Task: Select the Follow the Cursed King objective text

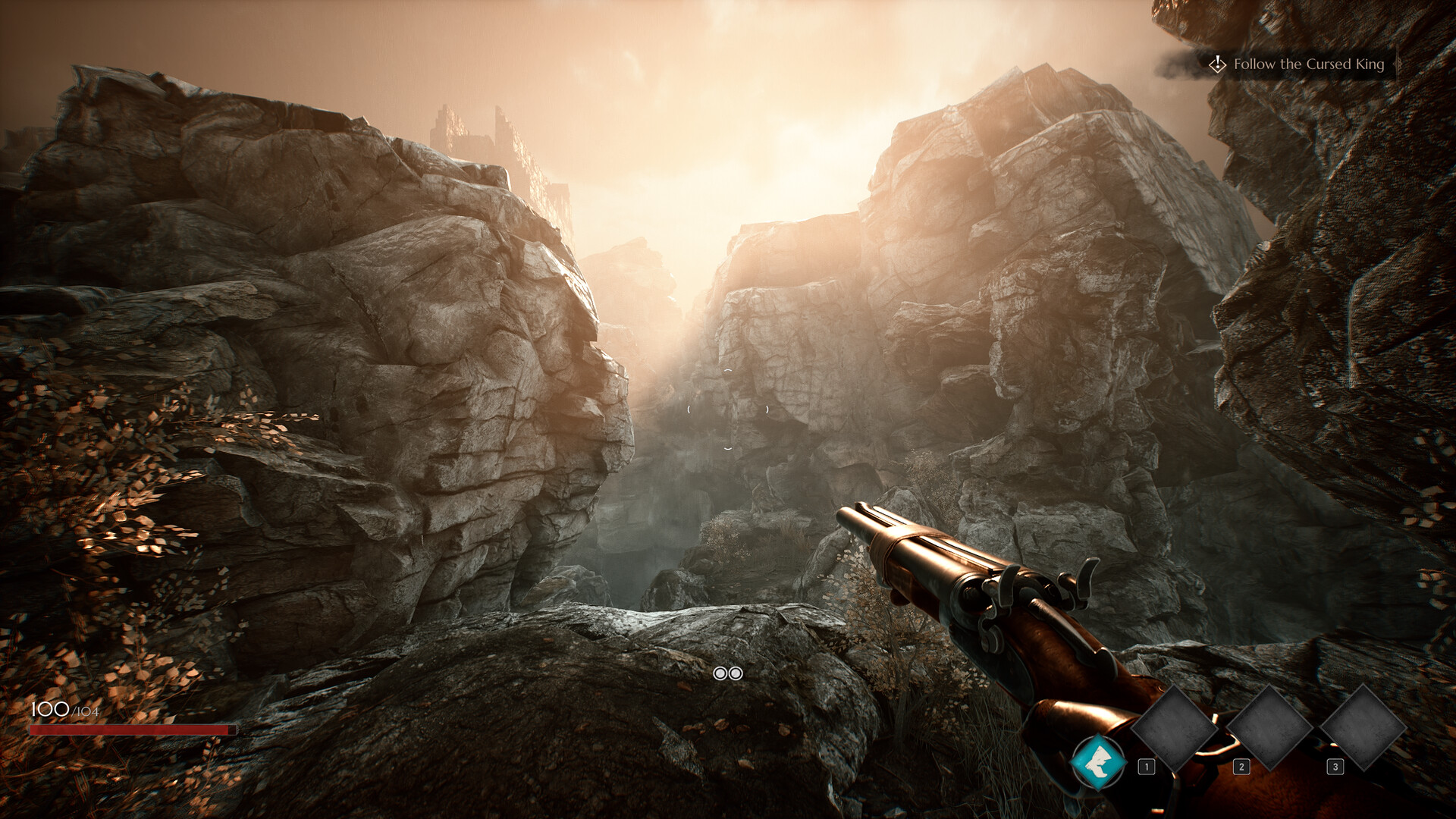Action: click(1310, 65)
